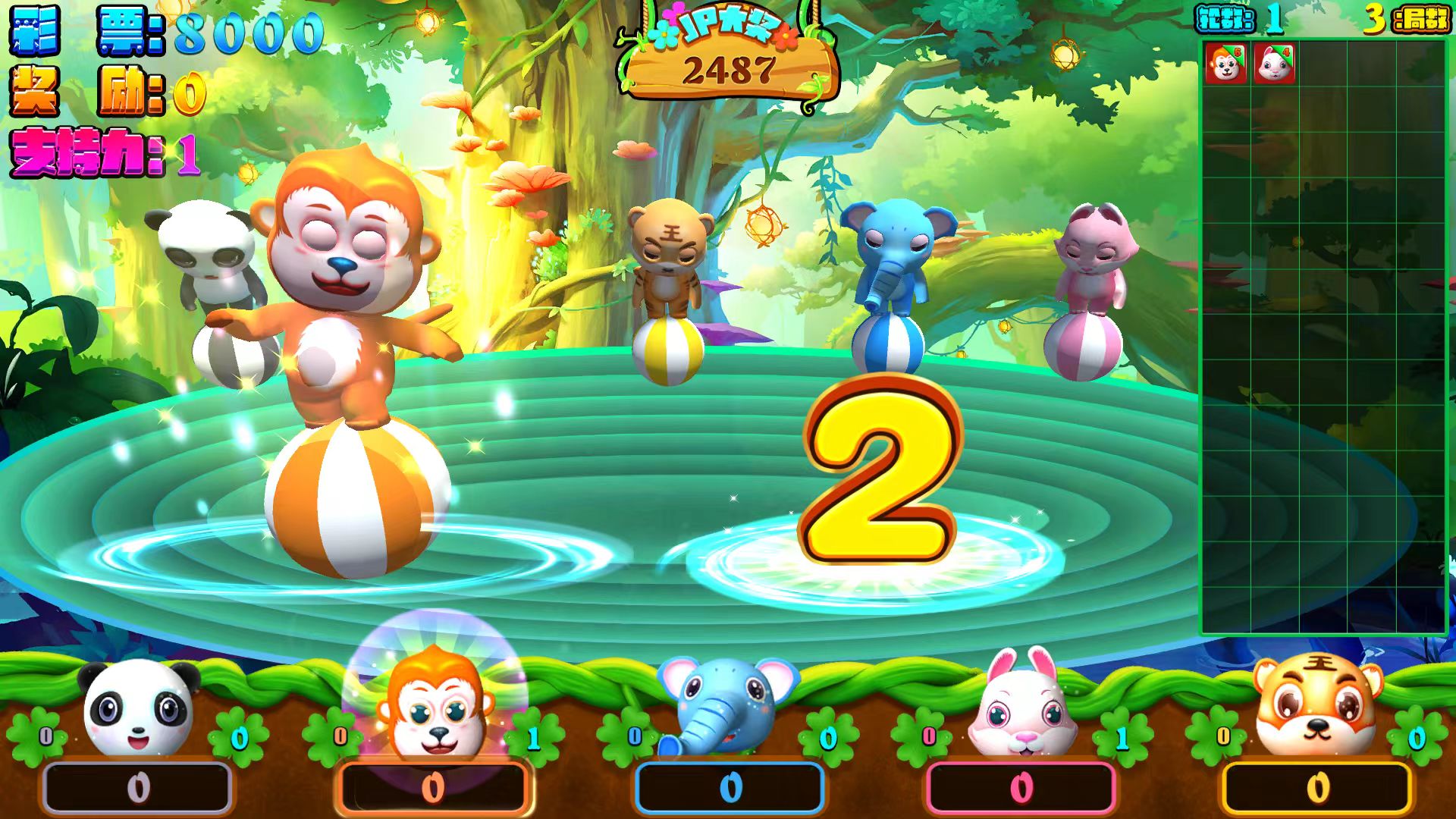
Task: Select the panda betting icon
Action: pyautogui.click(x=138, y=709)
